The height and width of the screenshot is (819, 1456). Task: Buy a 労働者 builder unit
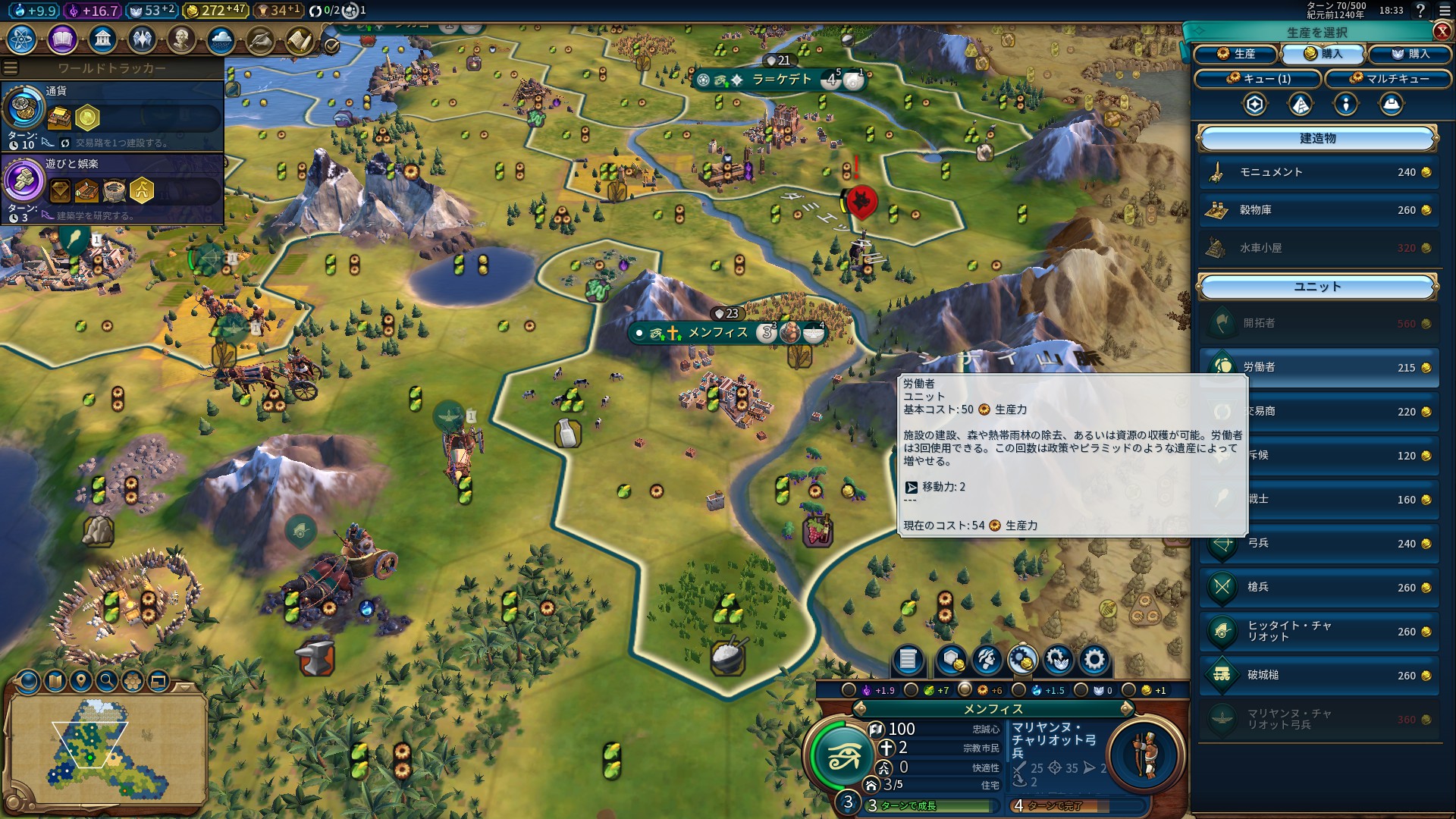1318,367
